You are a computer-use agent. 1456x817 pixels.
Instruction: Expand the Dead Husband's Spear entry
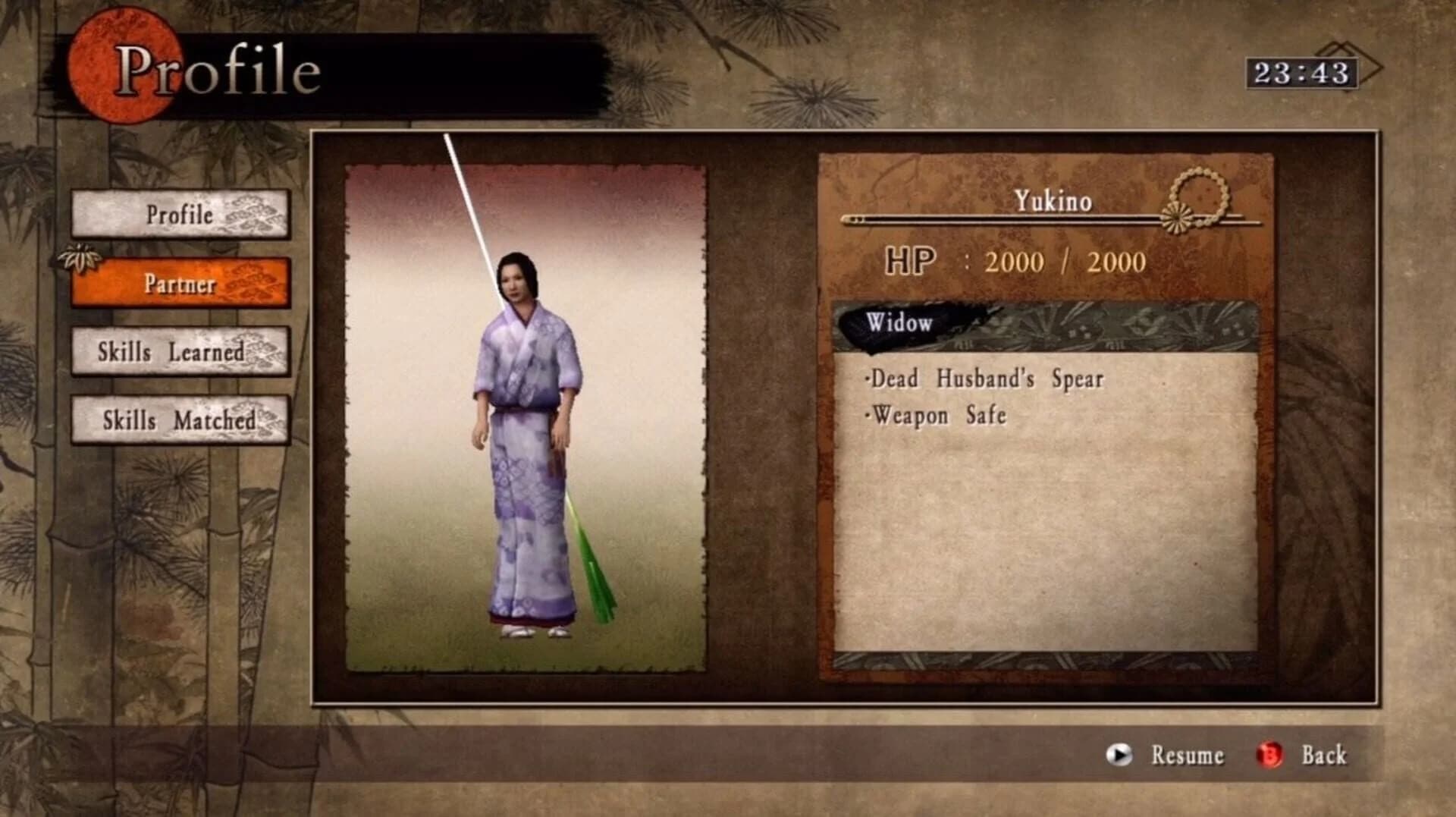pos(986,379)
